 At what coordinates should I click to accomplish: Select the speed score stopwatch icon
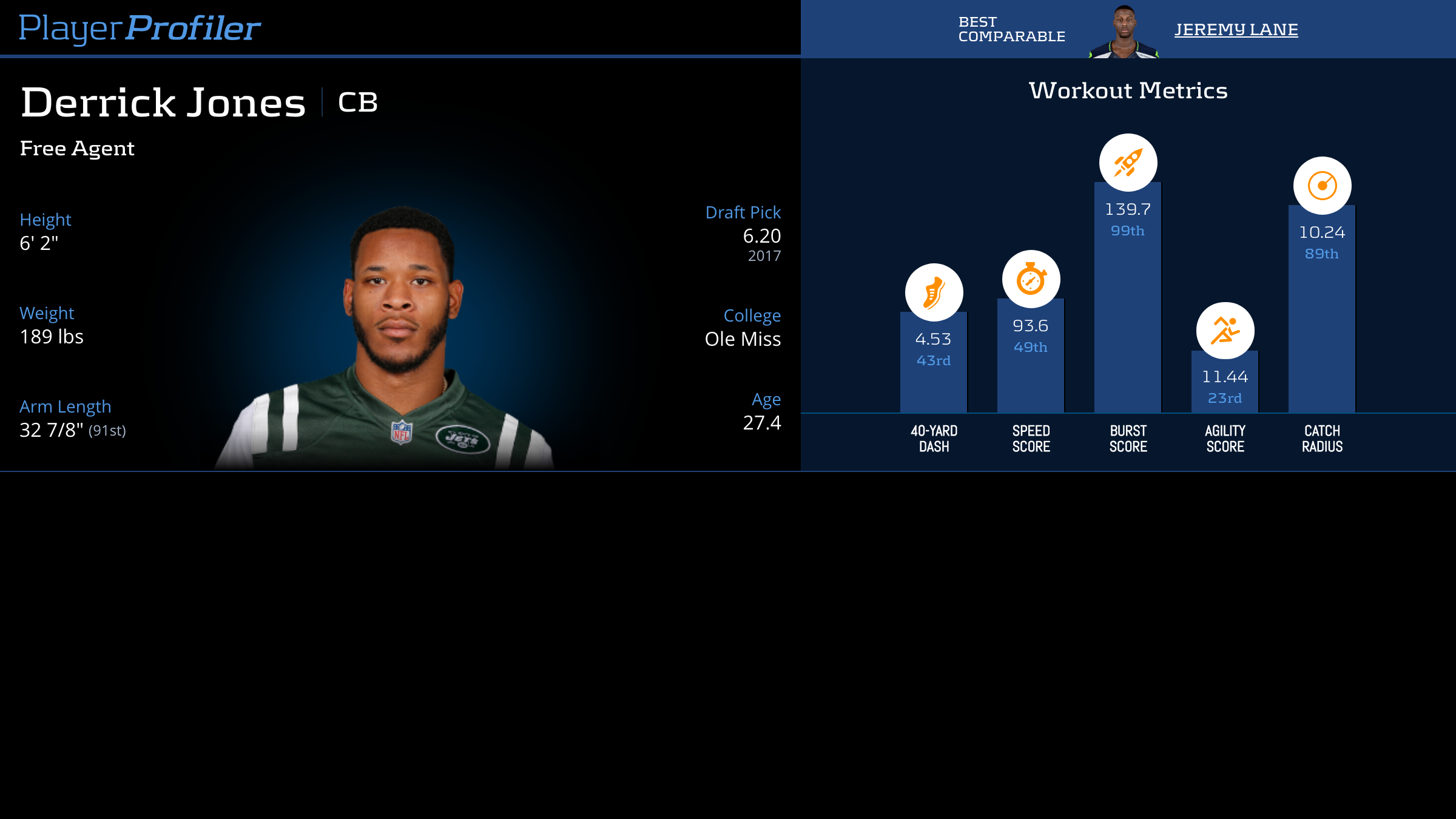[1031, 279]
